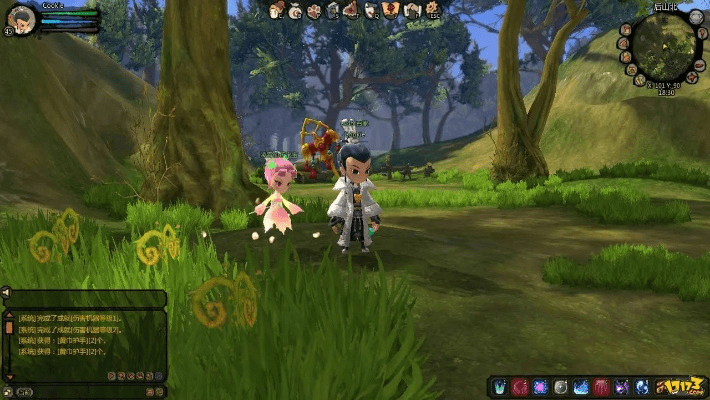Activate the blue swirl skill

(x=641, y=386)
